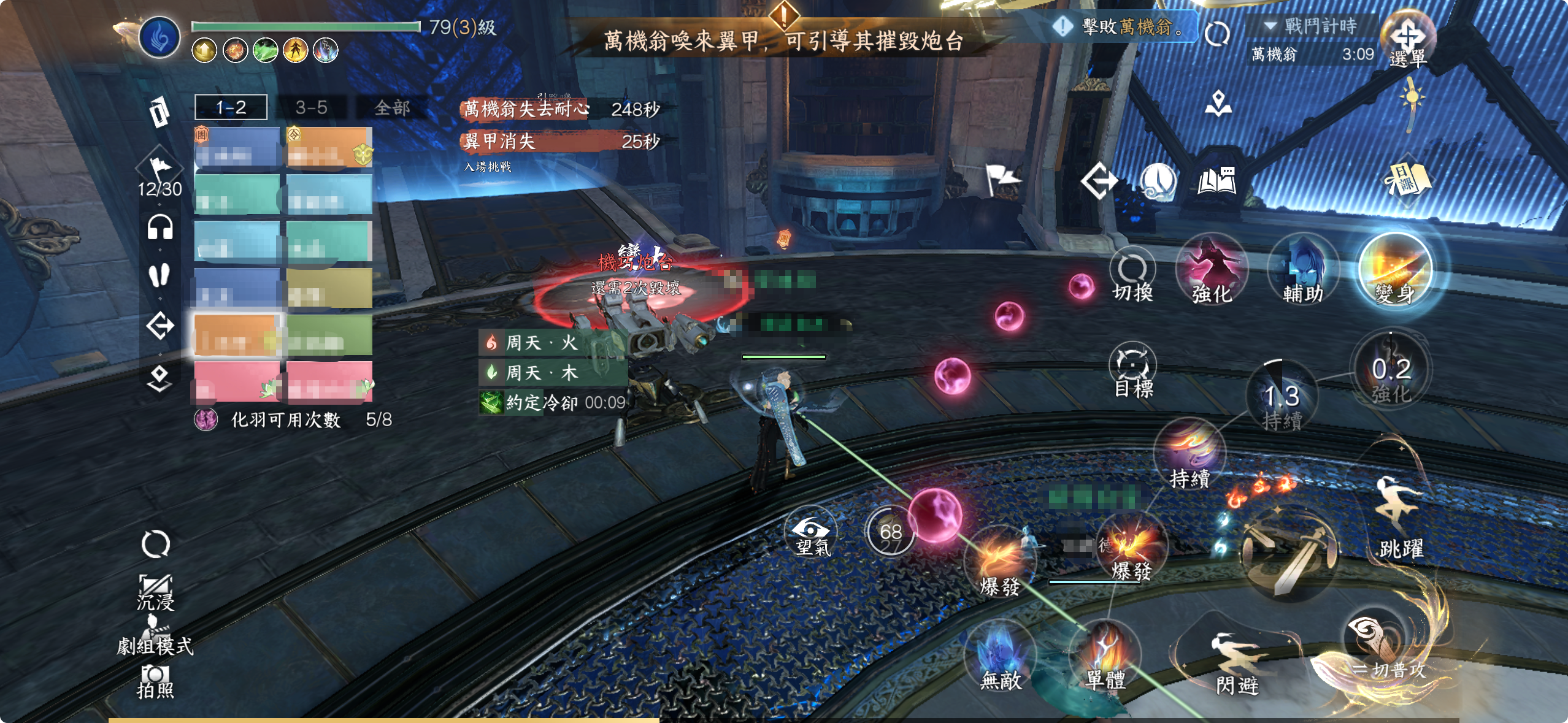Open the 拍照 photo camera

(x=155, y=681)
